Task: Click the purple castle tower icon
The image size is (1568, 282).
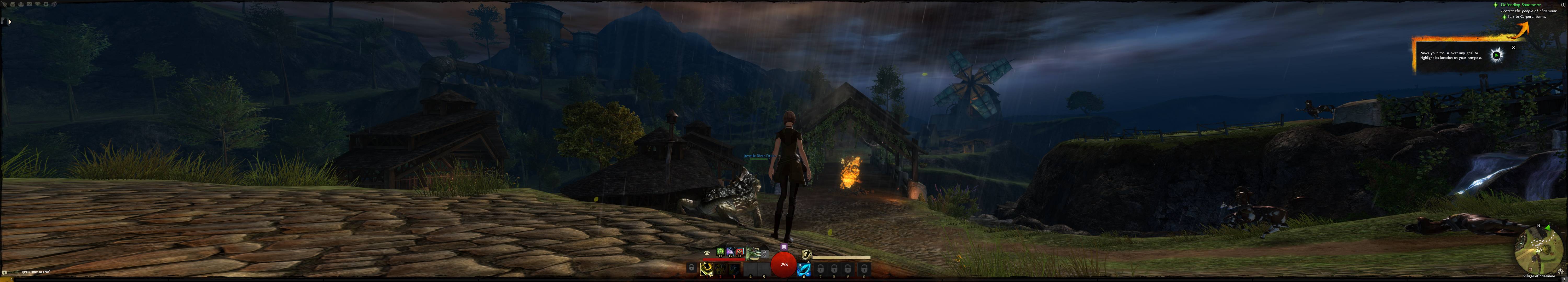Action: (x=784, y=247)
